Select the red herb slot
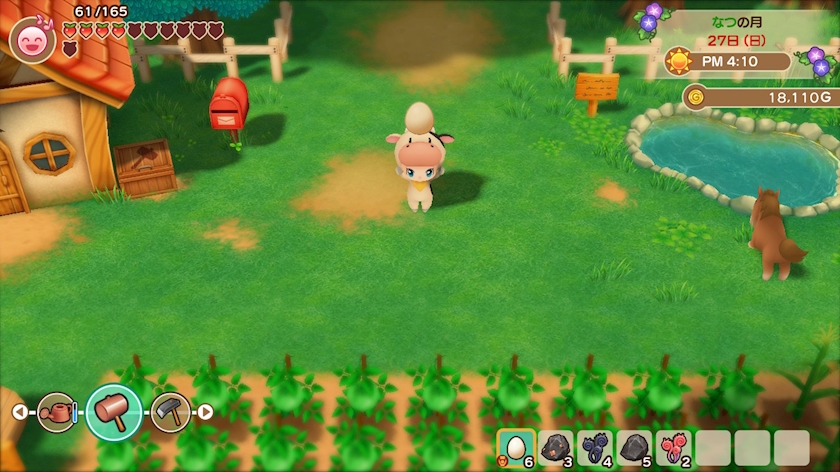 (673, 448)
